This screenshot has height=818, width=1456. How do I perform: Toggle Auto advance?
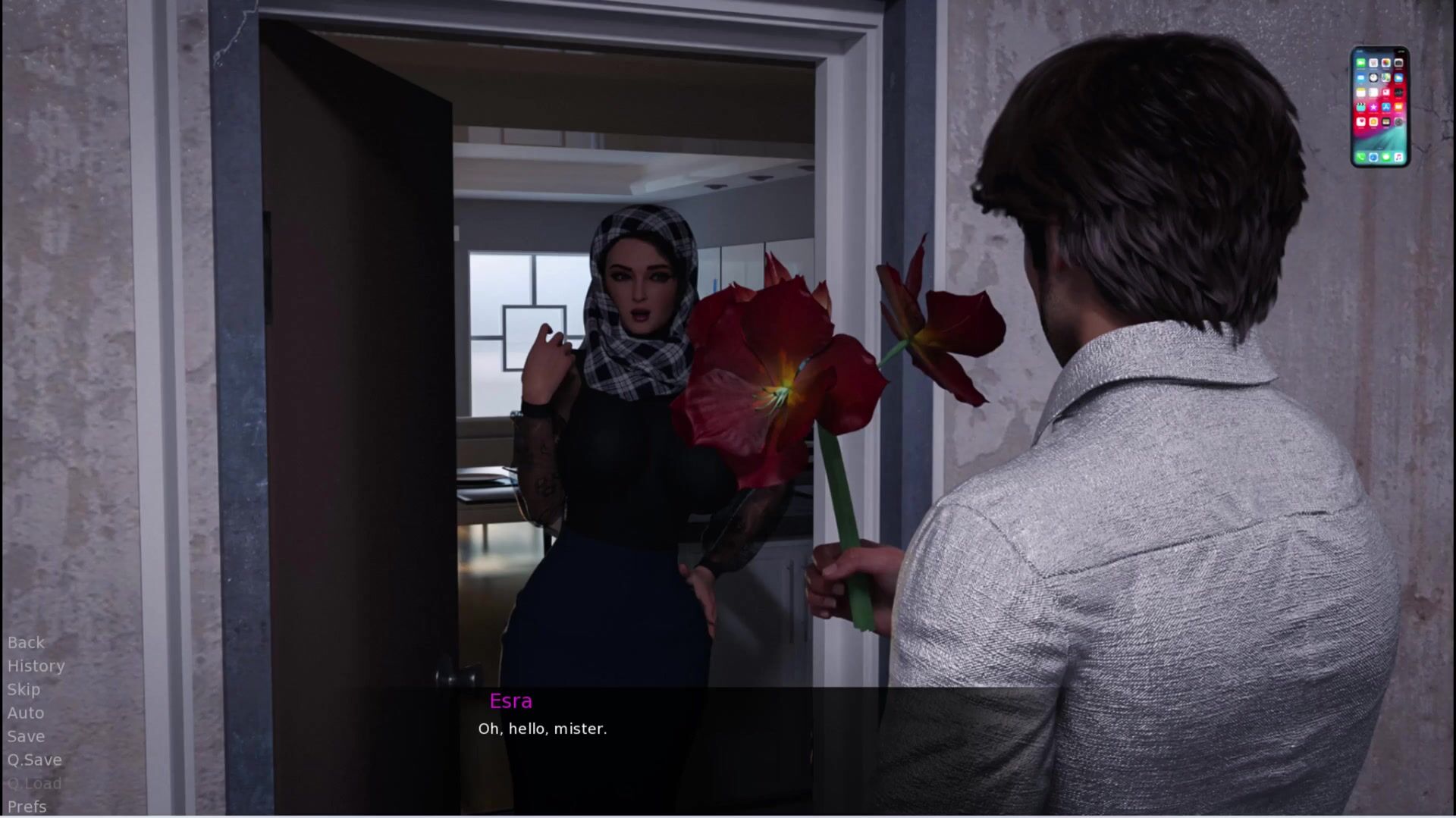(x=26, y=713)
